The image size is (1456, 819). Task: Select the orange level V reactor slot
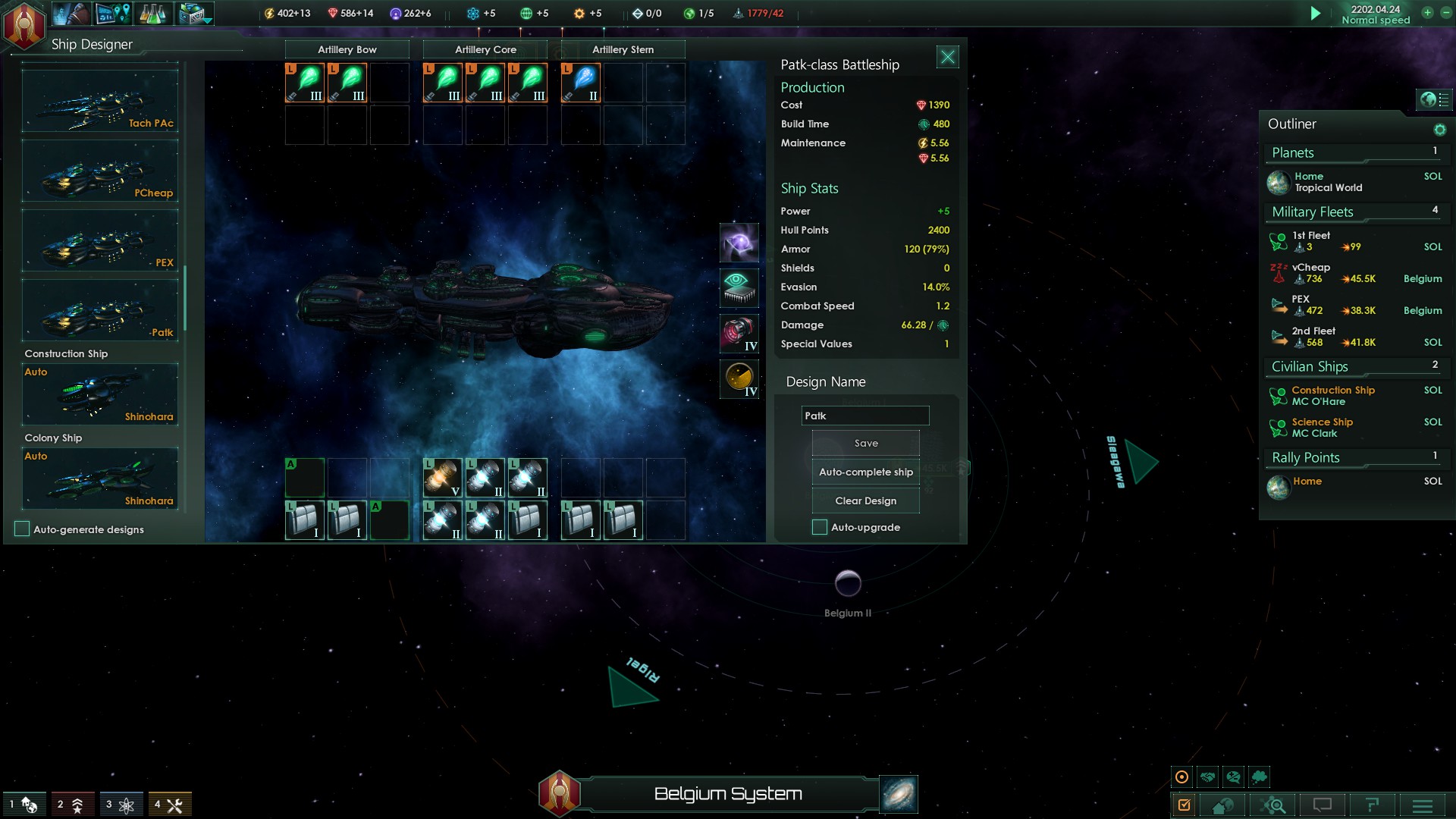point(443,478)
